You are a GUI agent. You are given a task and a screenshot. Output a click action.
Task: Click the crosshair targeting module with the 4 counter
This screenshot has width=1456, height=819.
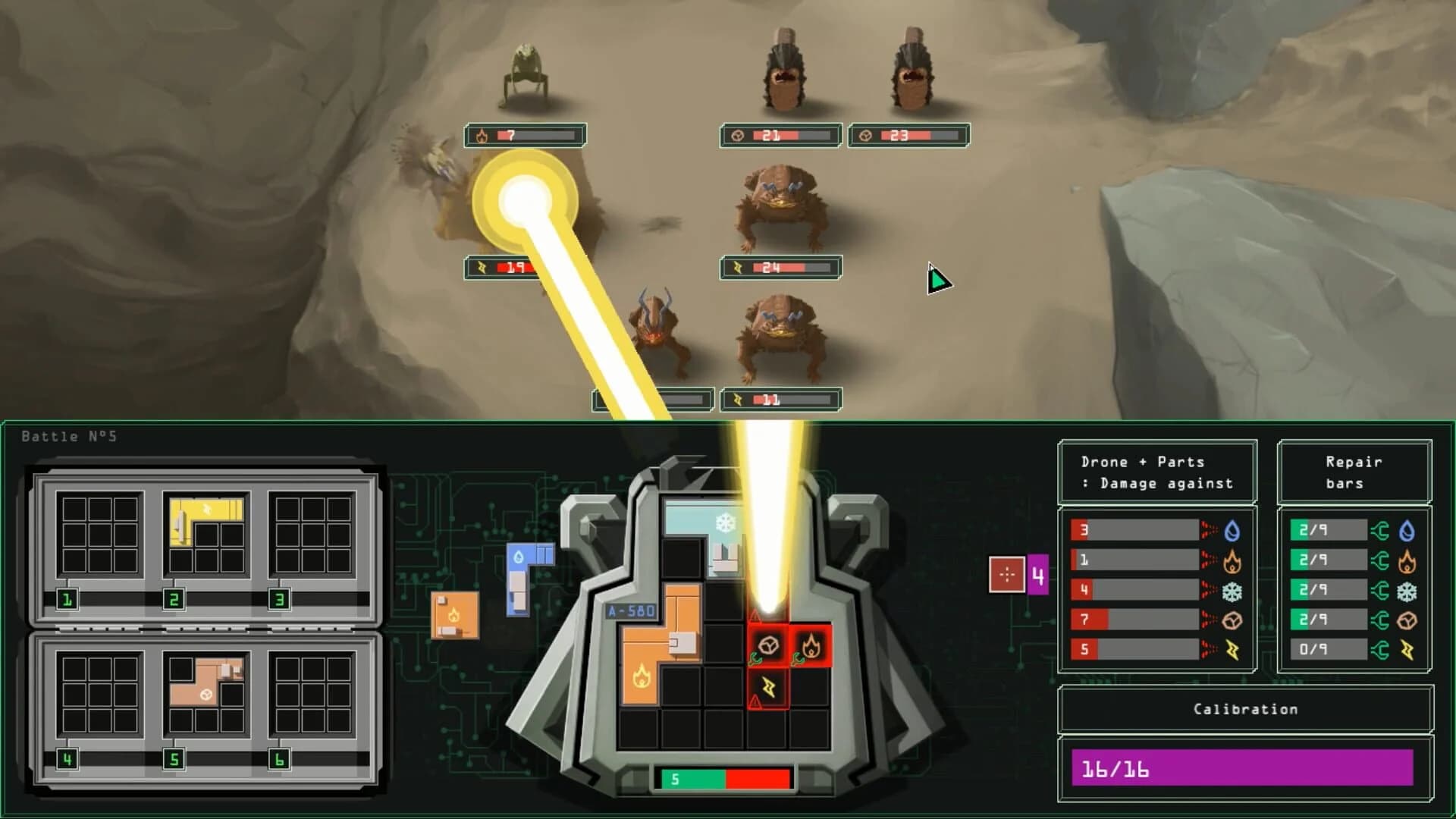click(x=1006, y=575)
